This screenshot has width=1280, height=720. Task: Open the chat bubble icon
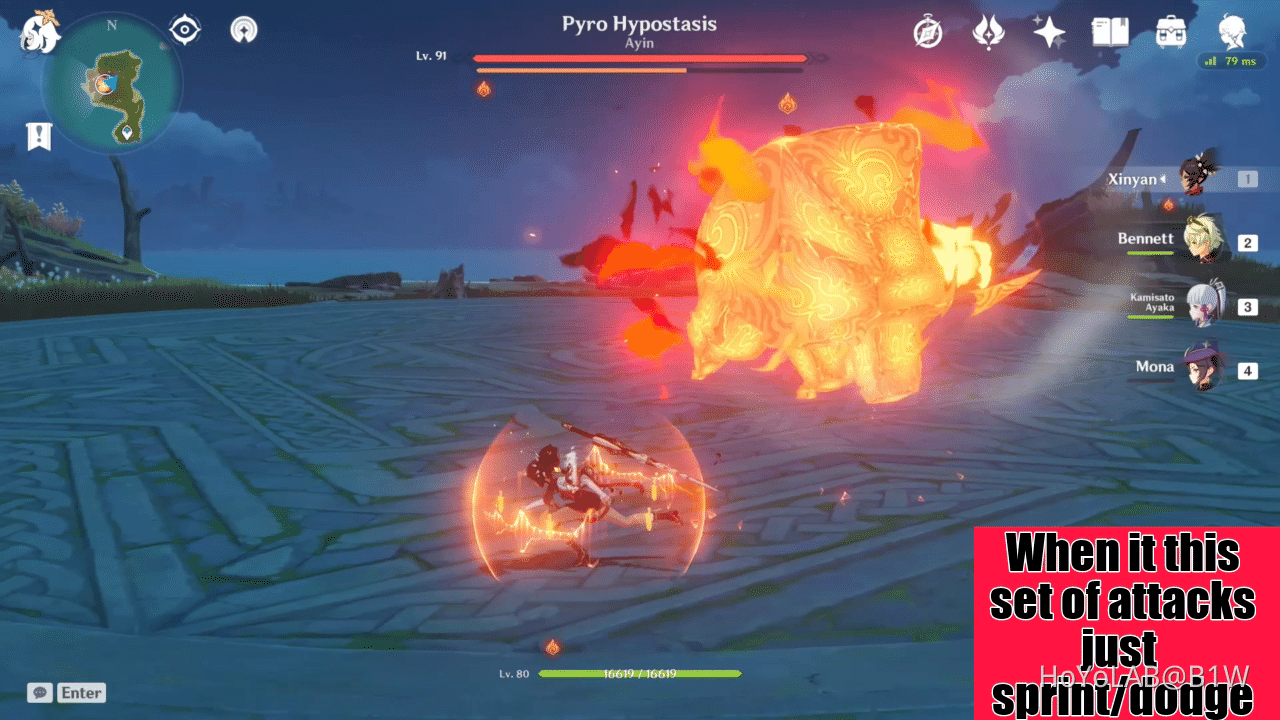pyautogui.click(x=38, y=692)
